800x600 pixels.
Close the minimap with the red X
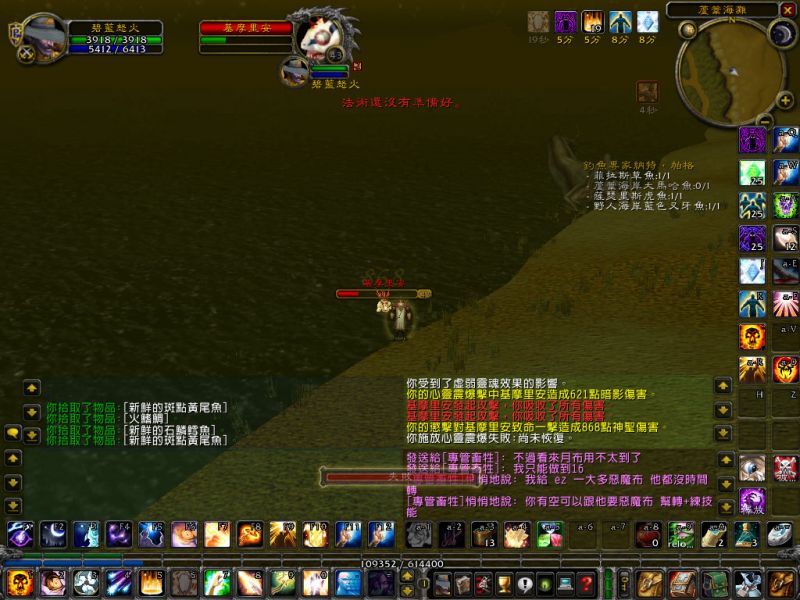[x=788, y=10]
